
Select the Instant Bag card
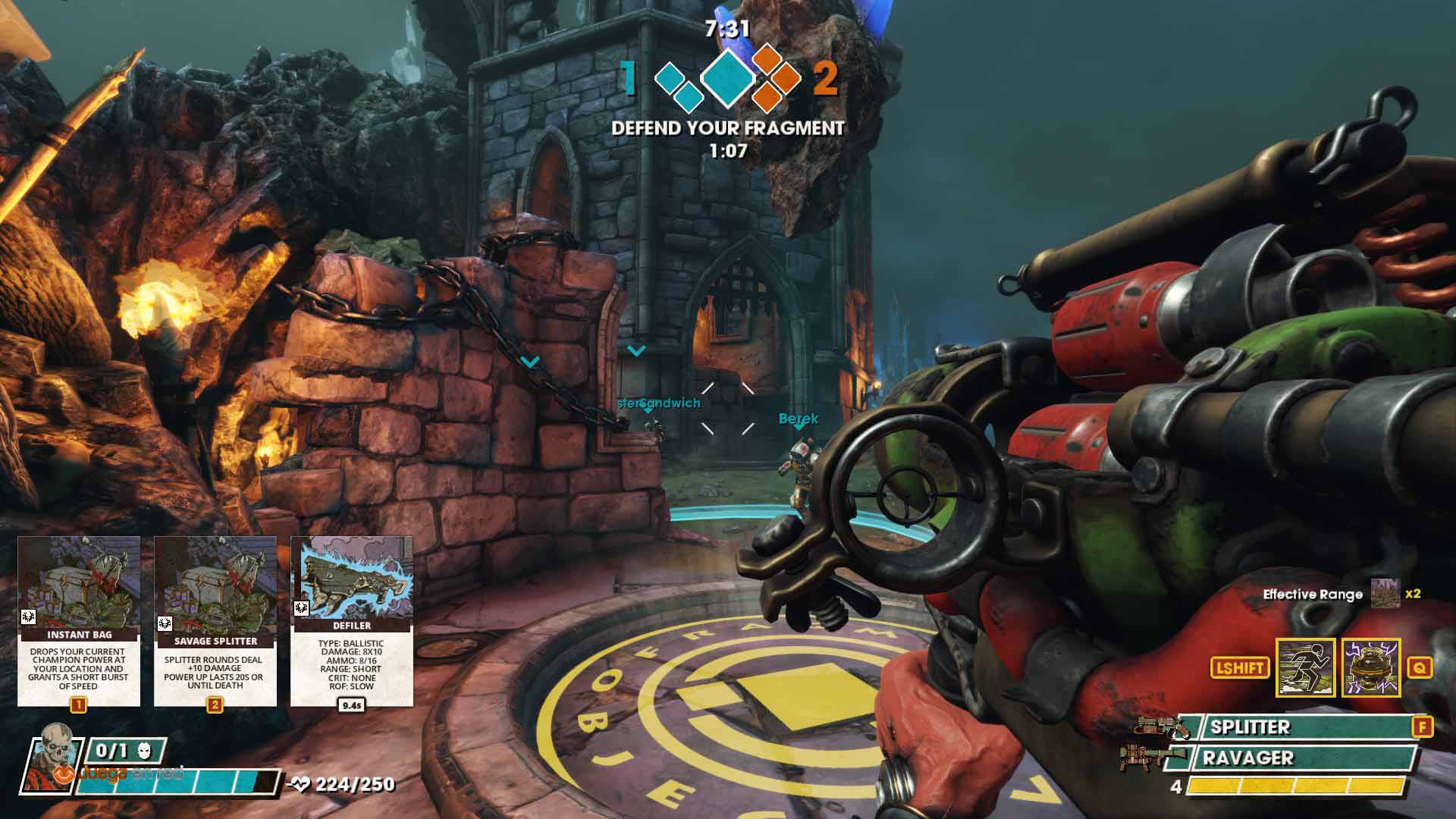[79, 620]
